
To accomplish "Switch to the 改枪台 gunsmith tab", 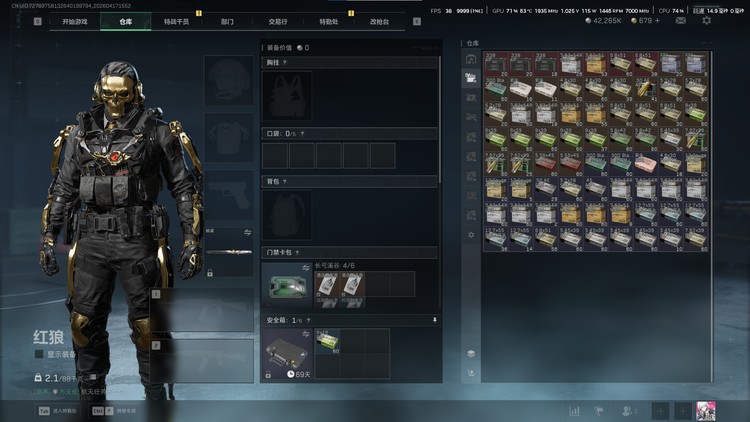I will pos(380,21).
